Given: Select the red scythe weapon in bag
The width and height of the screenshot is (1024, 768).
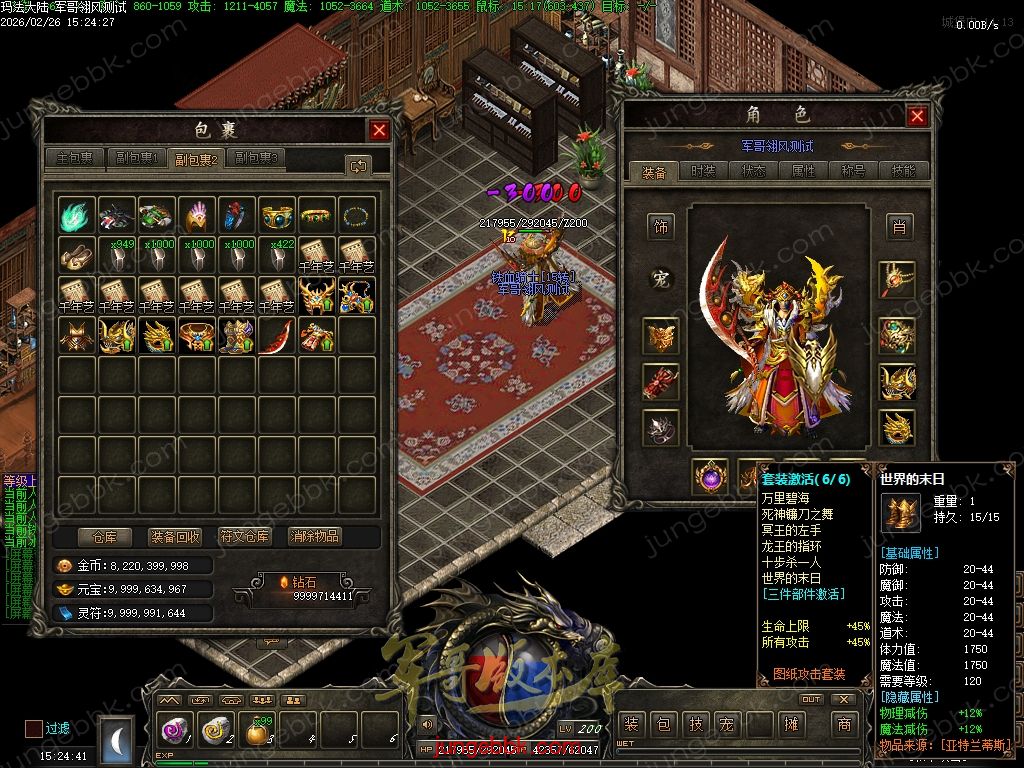Looking at the screenshot, I should click(277, 335).
